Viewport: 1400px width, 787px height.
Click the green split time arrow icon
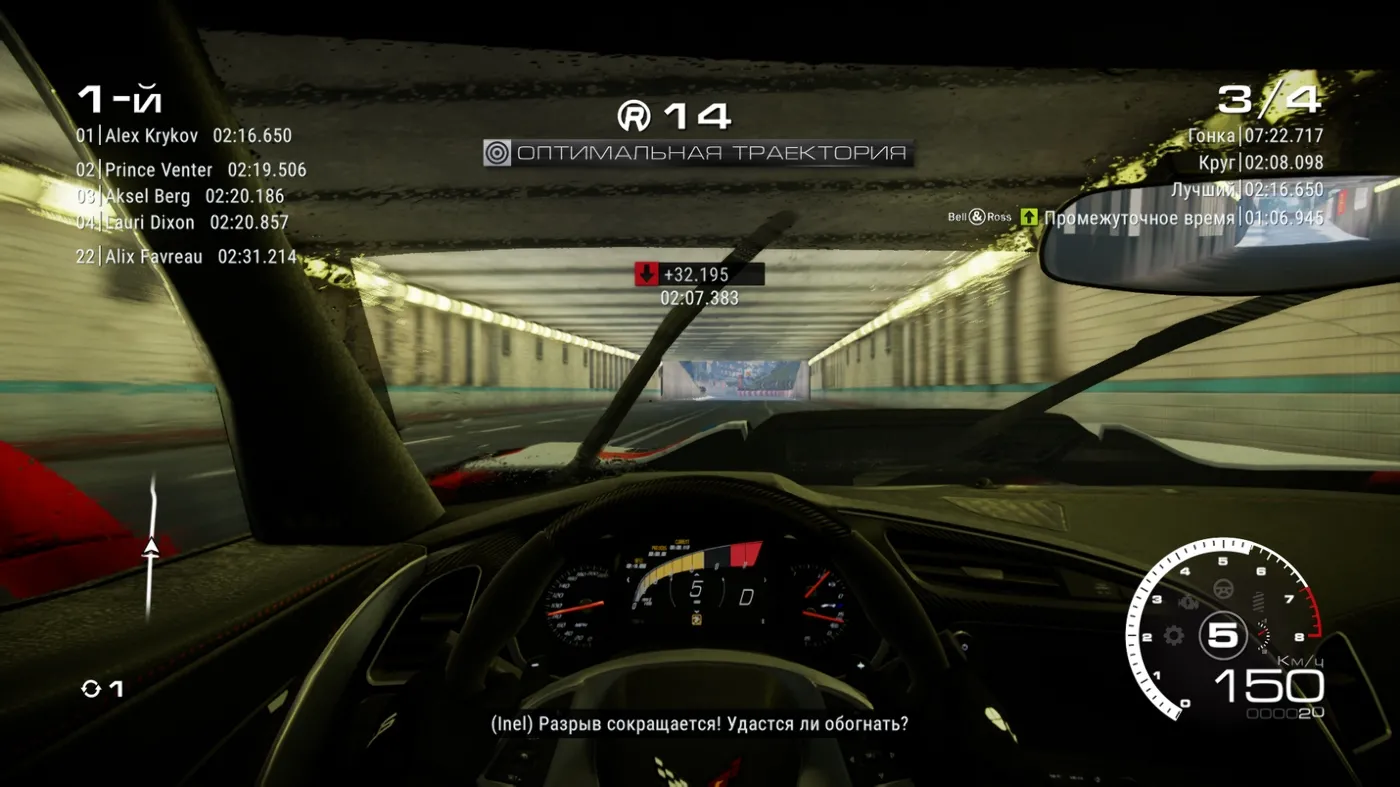[1029, 217]
